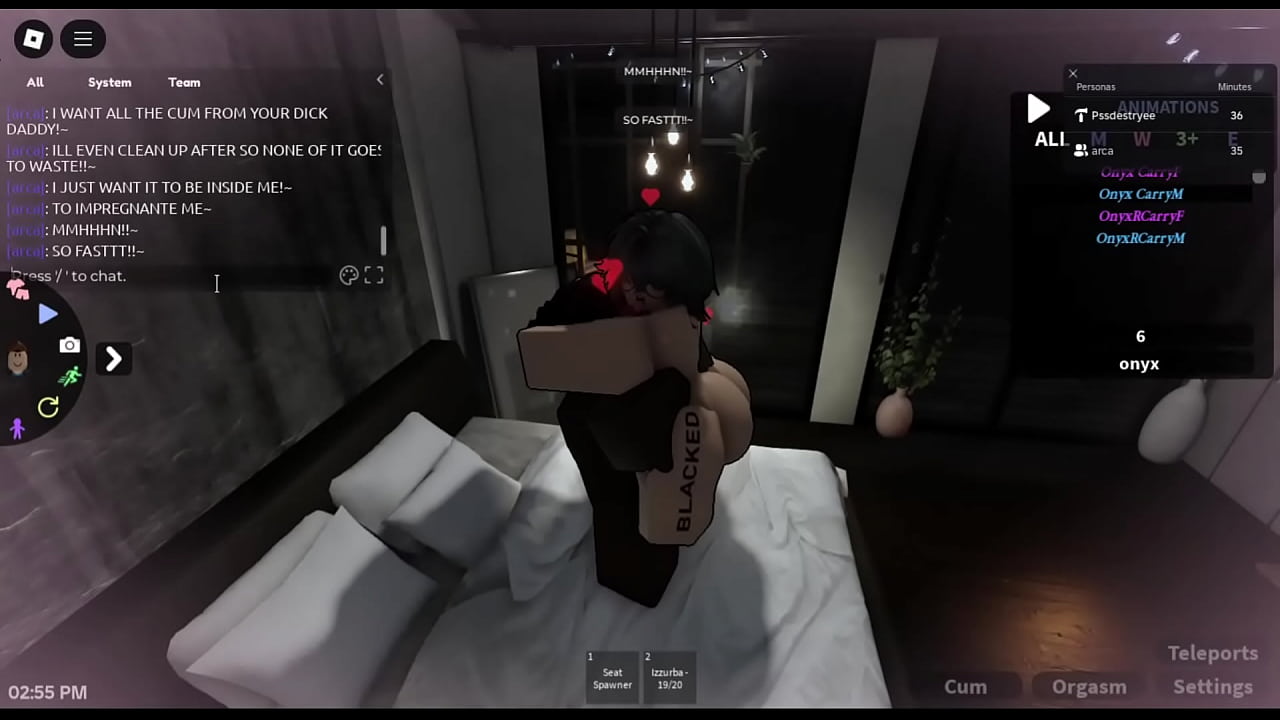Toggle sprint with the green runner icon

[x=72, y=375]
